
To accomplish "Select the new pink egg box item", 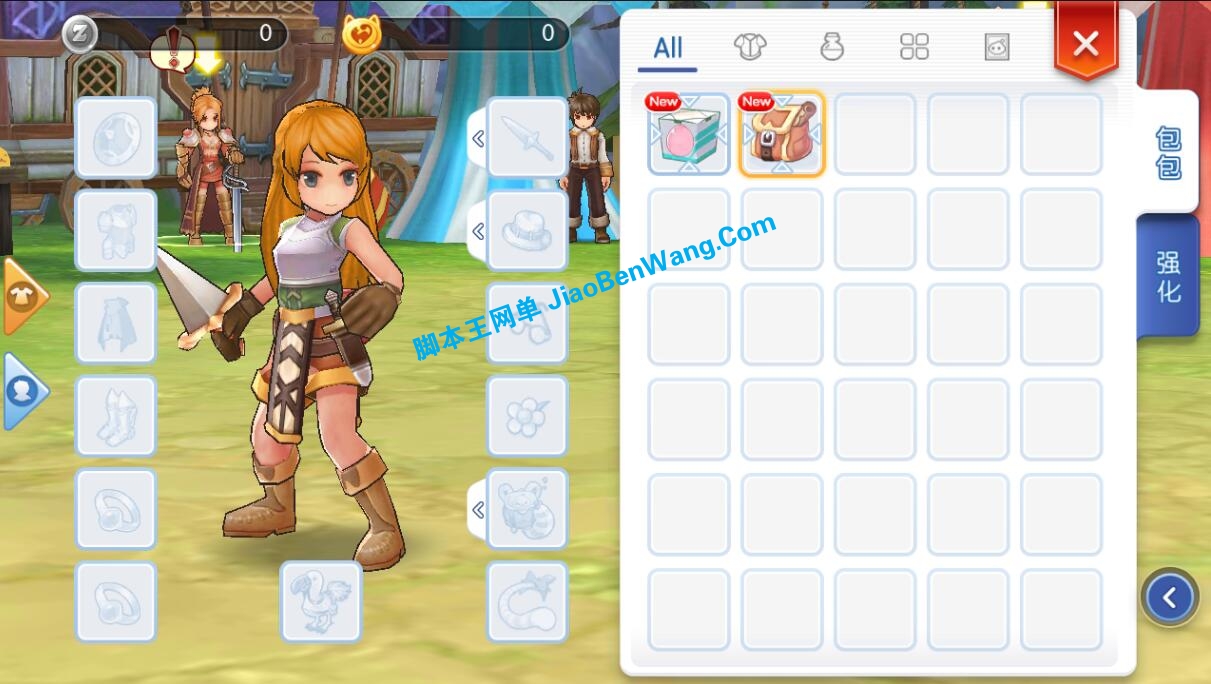I will pyautogui.click(x=689, y=135).
